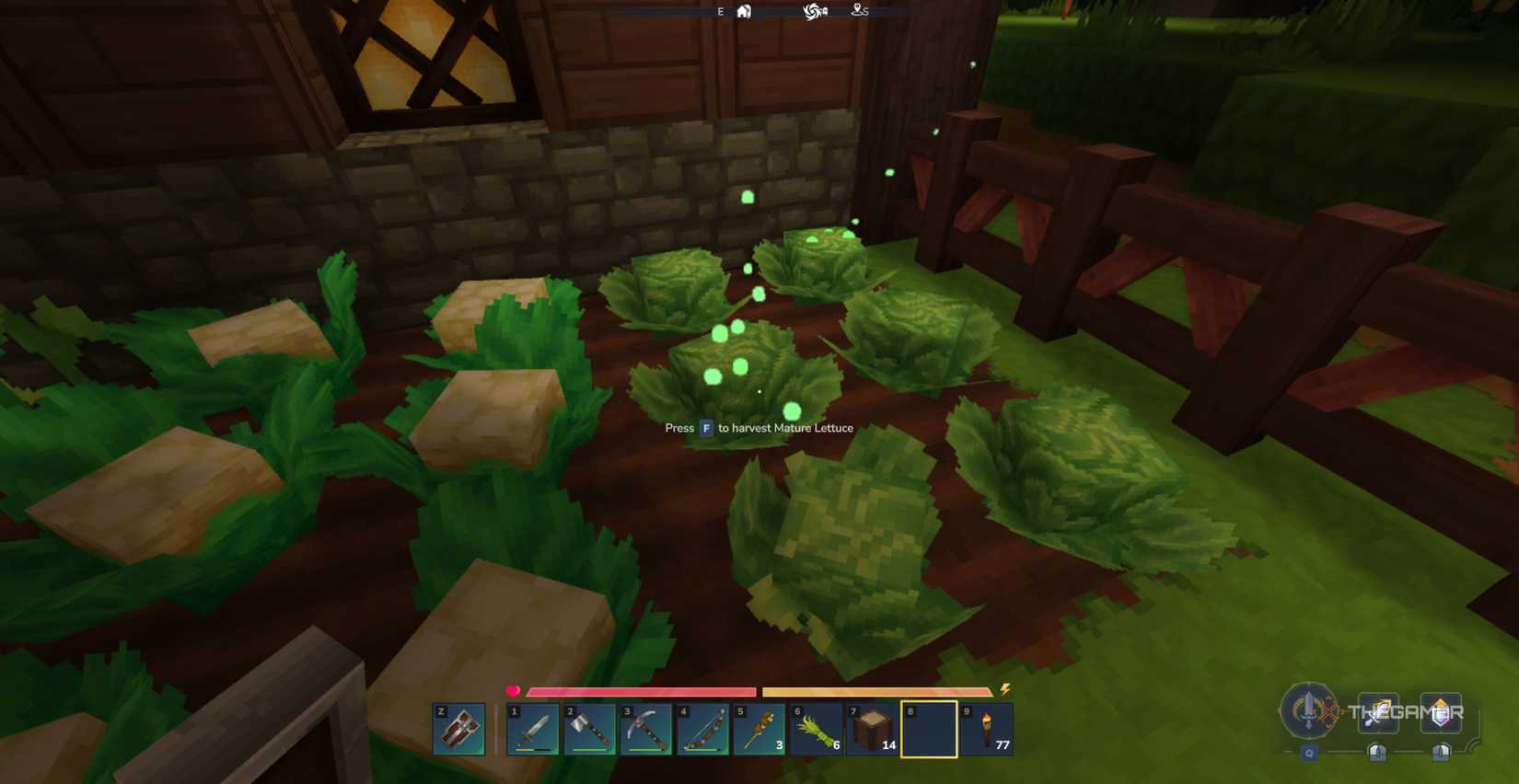Select the pickaxe in hotbar slot 3

[x=647, y=730]
